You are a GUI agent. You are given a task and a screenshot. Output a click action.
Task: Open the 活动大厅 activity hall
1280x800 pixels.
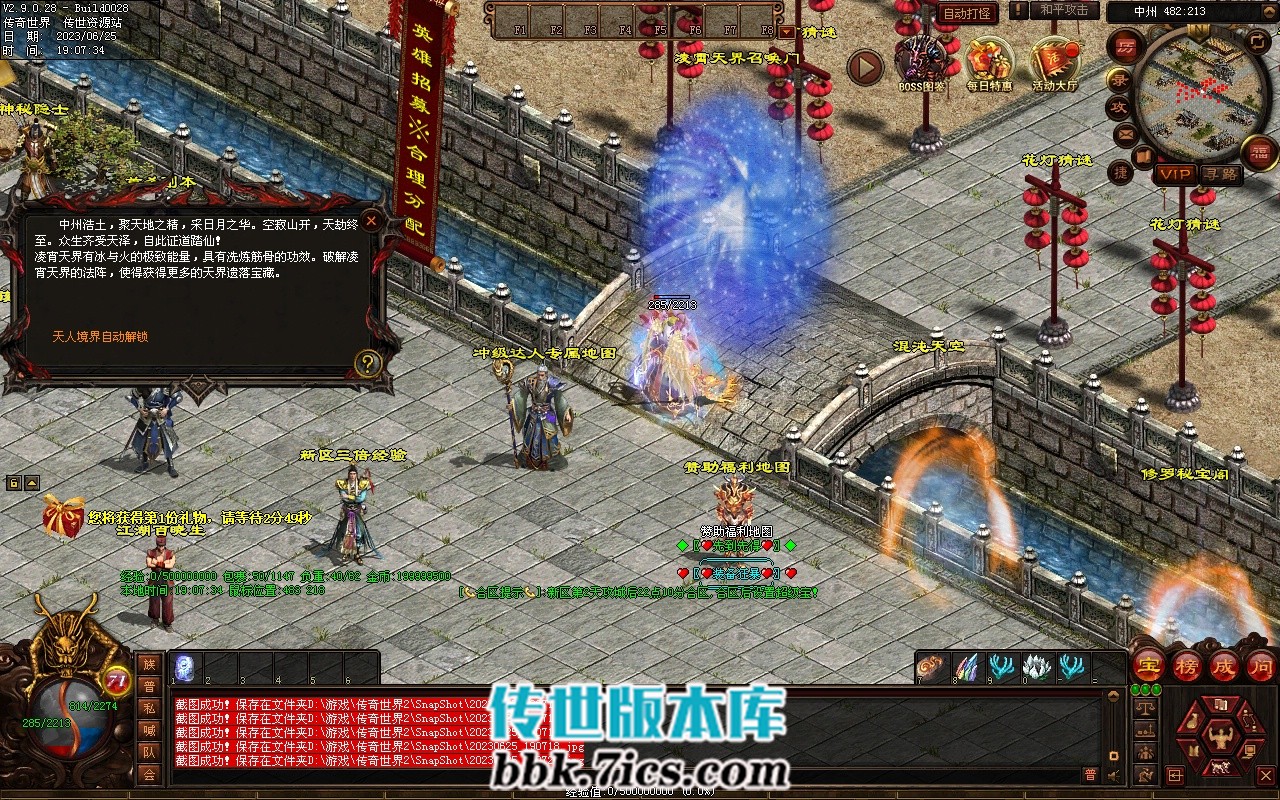tap(1054, 62)
